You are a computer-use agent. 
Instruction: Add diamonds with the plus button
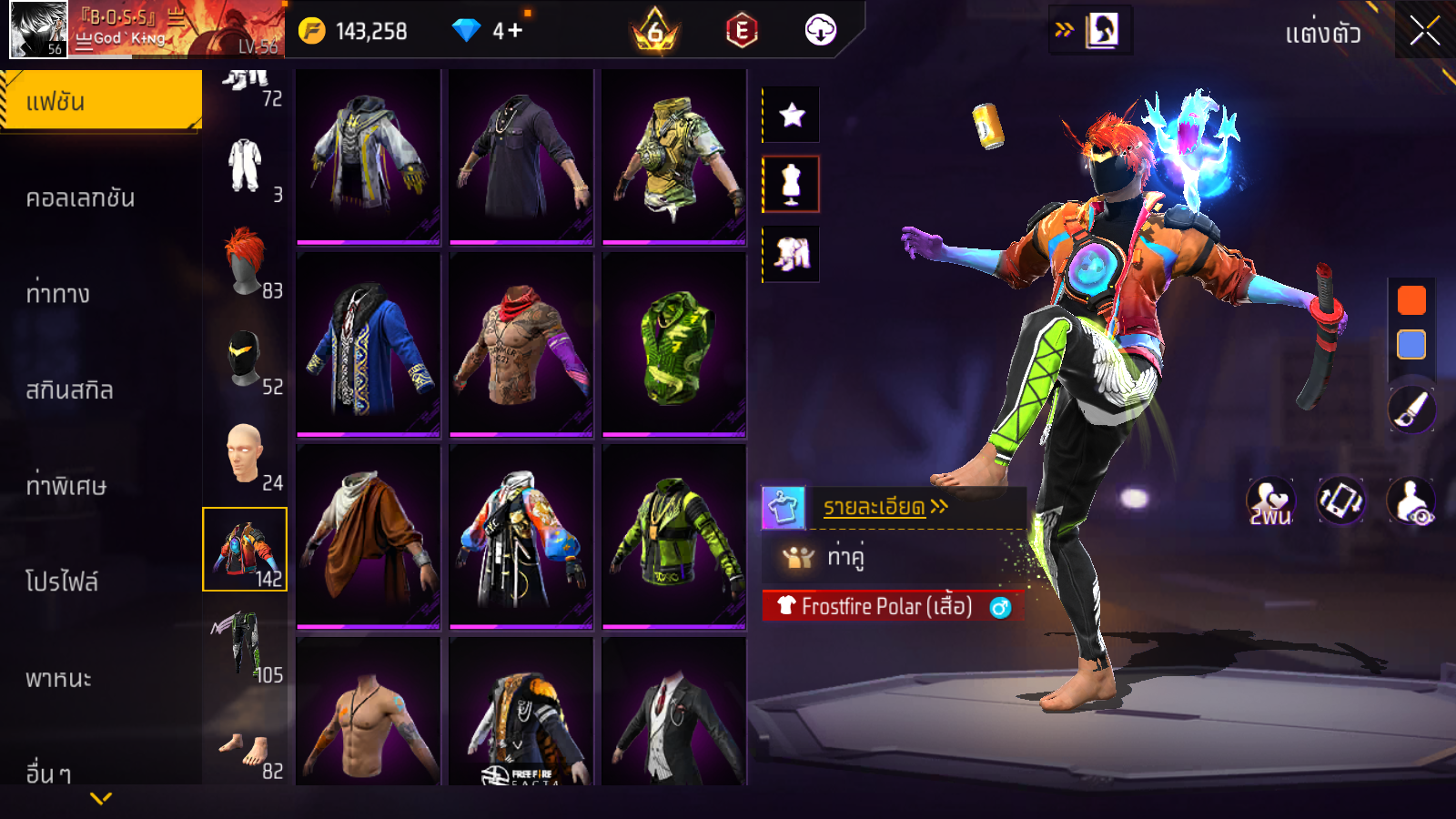click(514, 31)
